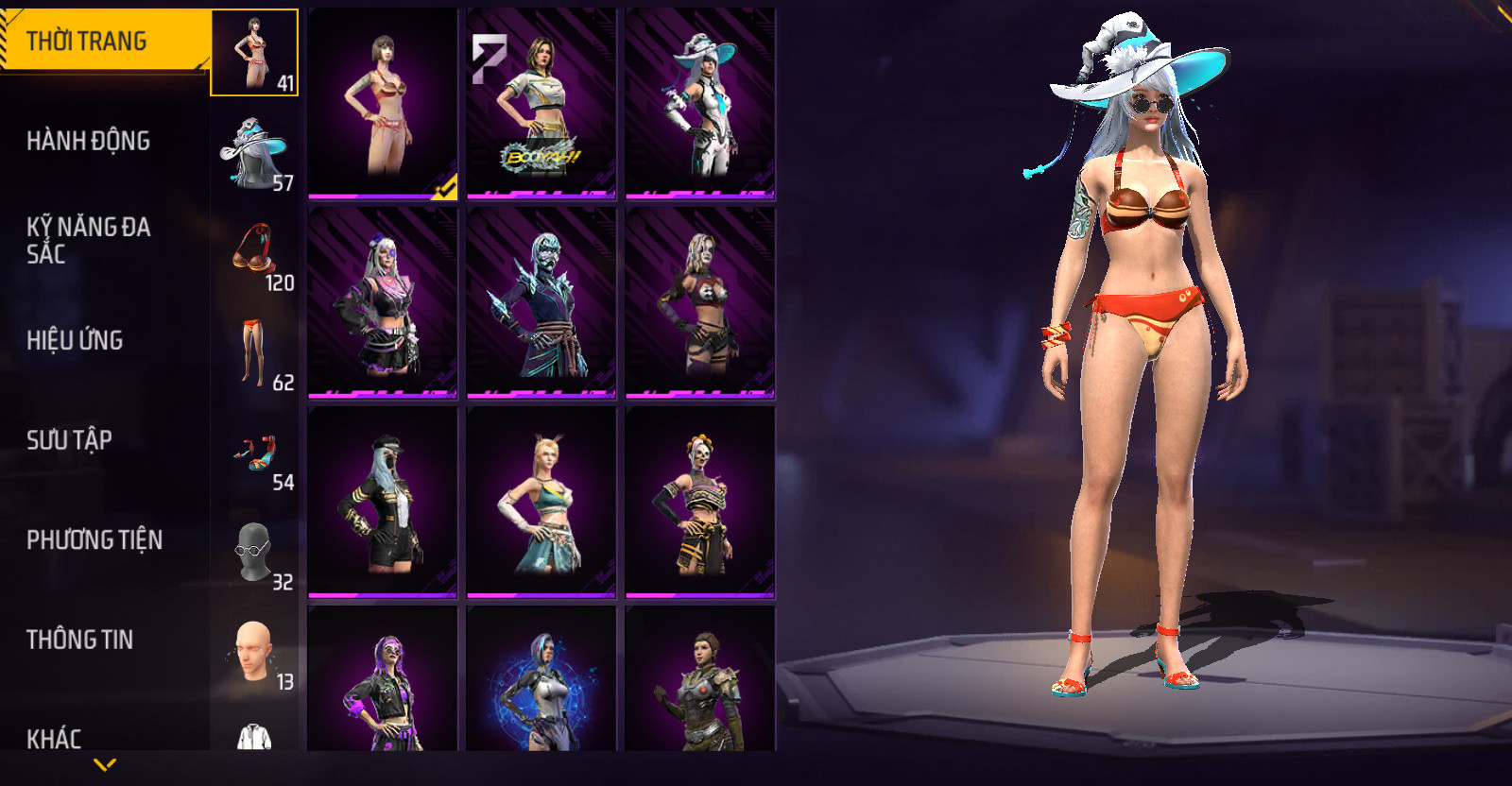Open the Hiệu Ứng tab
The image size is (1512, 786).
[x=76, y=340]
